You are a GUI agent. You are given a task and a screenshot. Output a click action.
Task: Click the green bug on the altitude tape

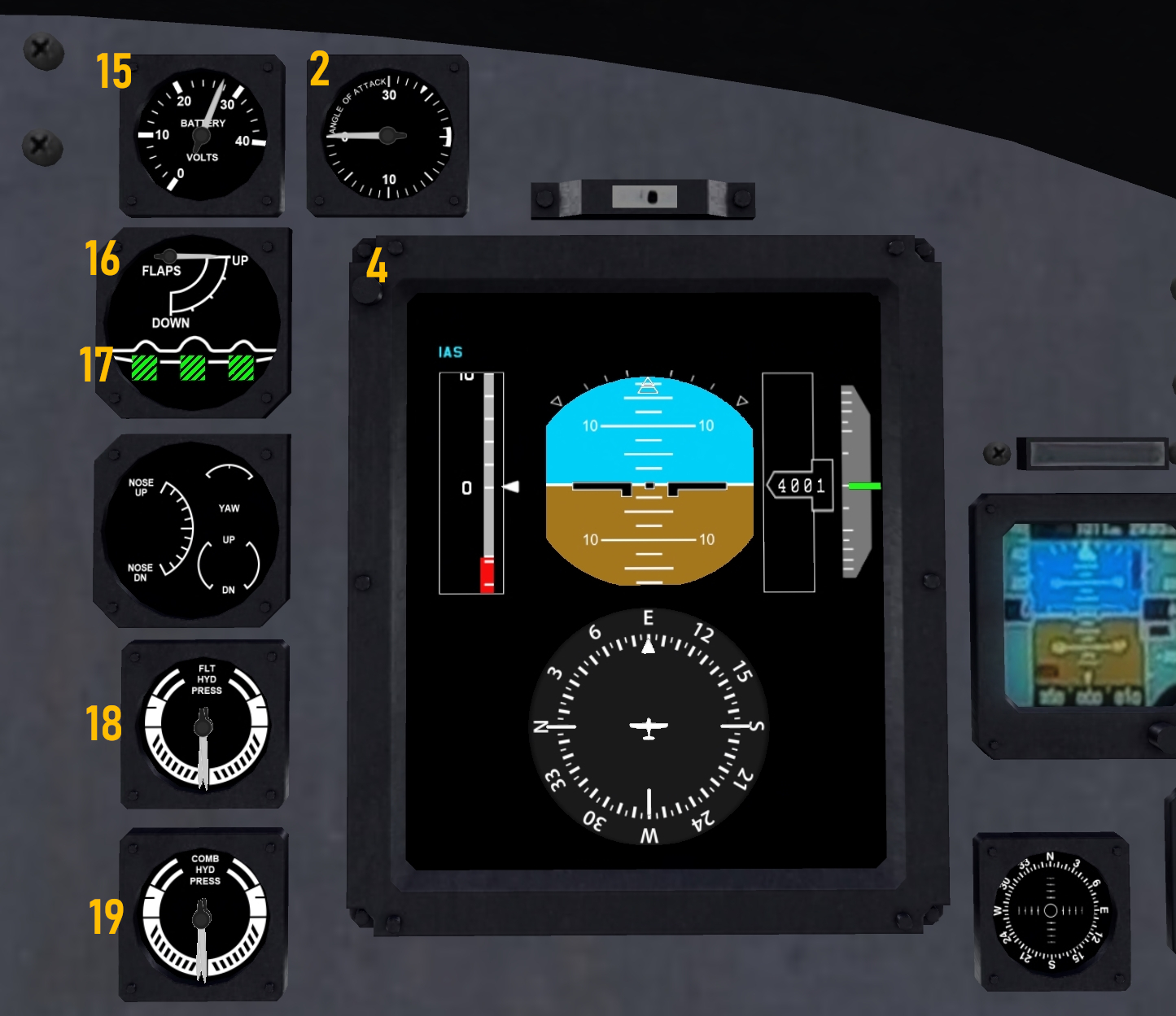[864, 485]
